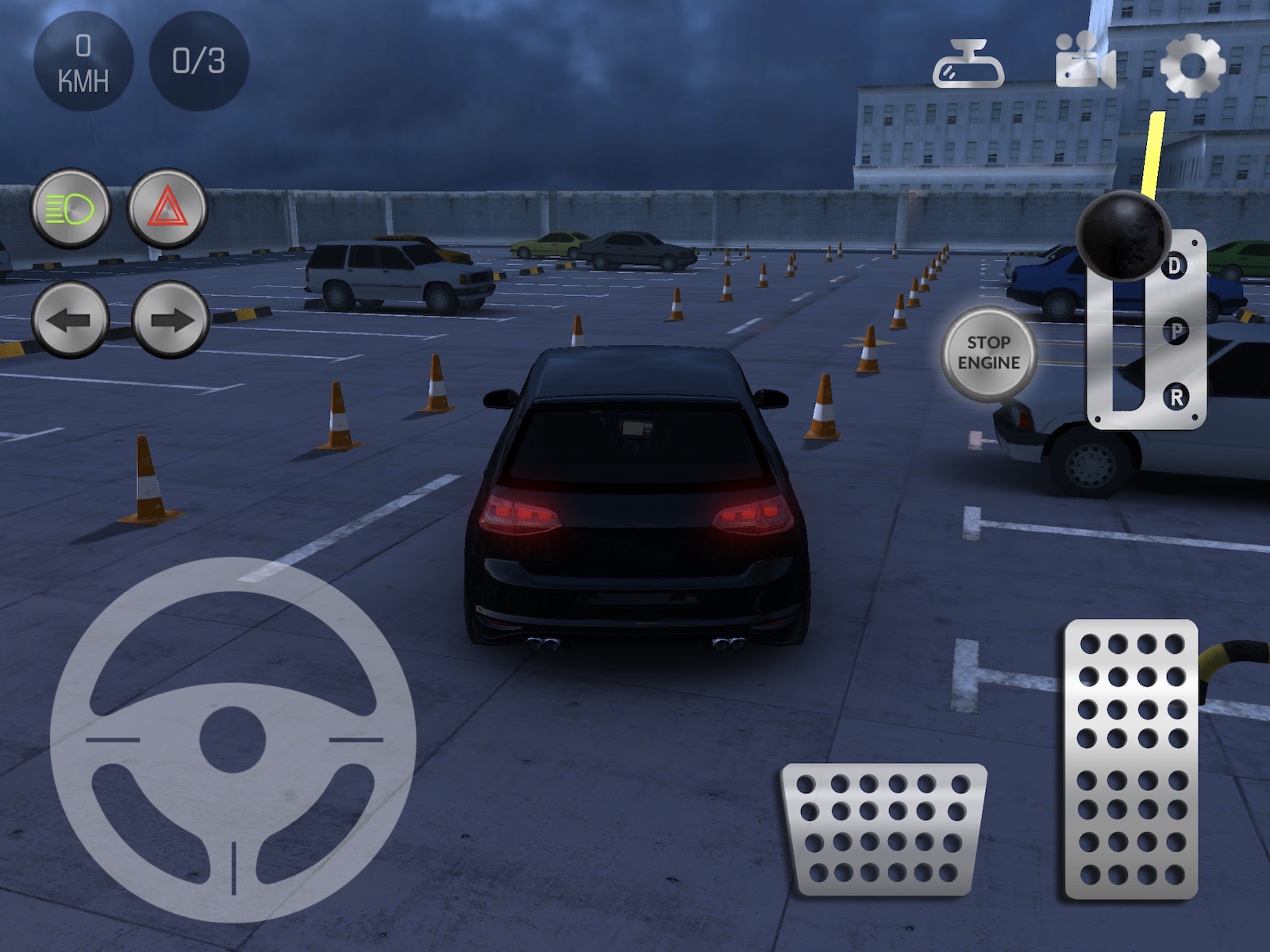
Task: Put the gearbox into R reverse
Action: pos(1176,397)
